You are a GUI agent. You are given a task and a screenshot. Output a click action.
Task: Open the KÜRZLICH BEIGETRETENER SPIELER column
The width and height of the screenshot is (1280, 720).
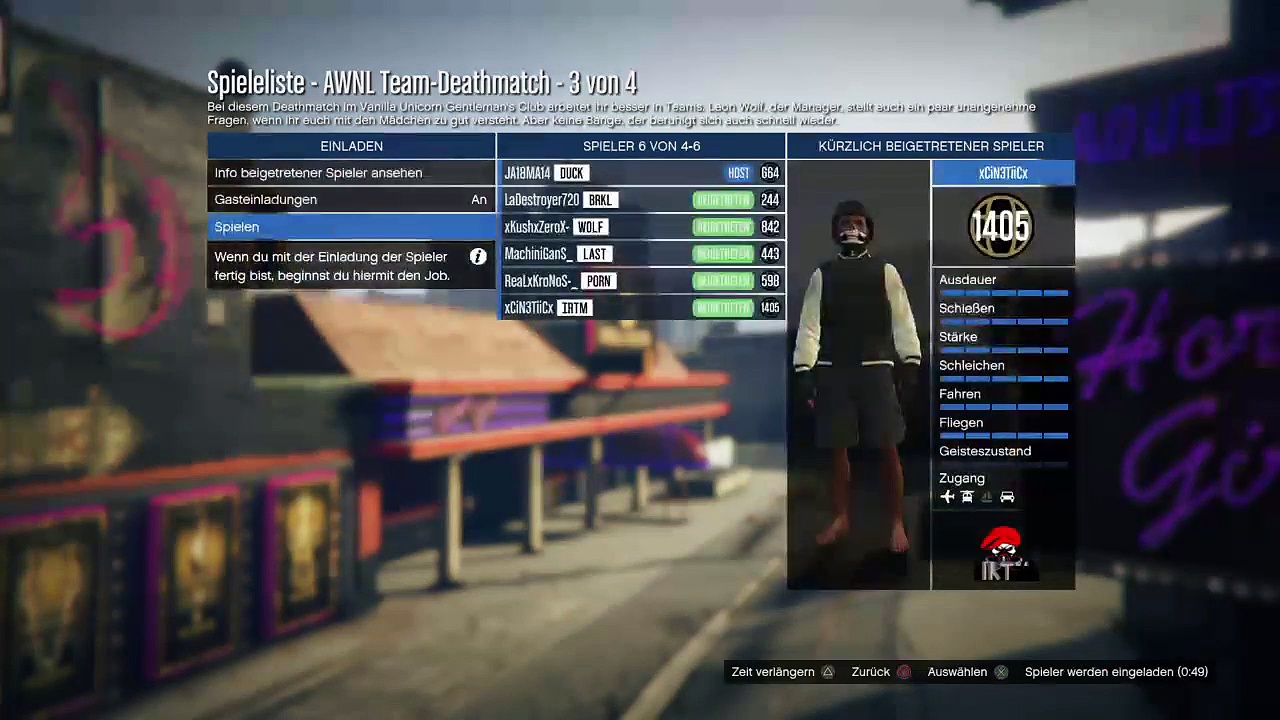[931, 146]
